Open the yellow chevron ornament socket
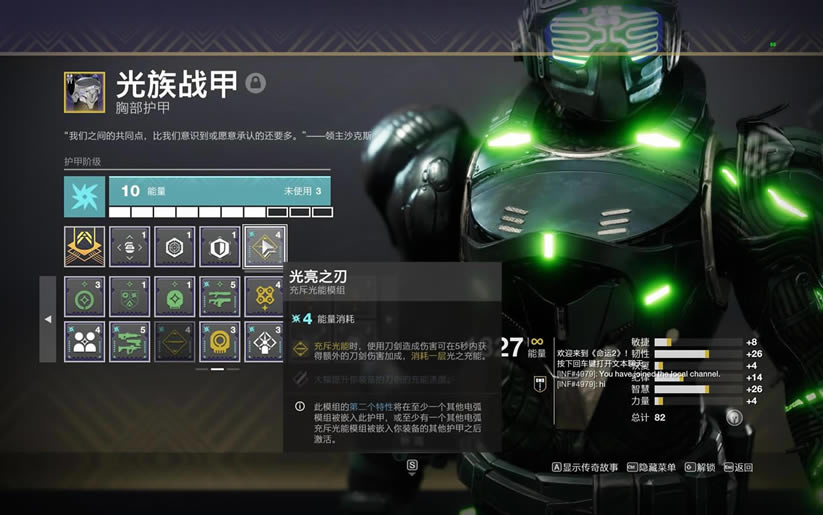 point(84,246)
